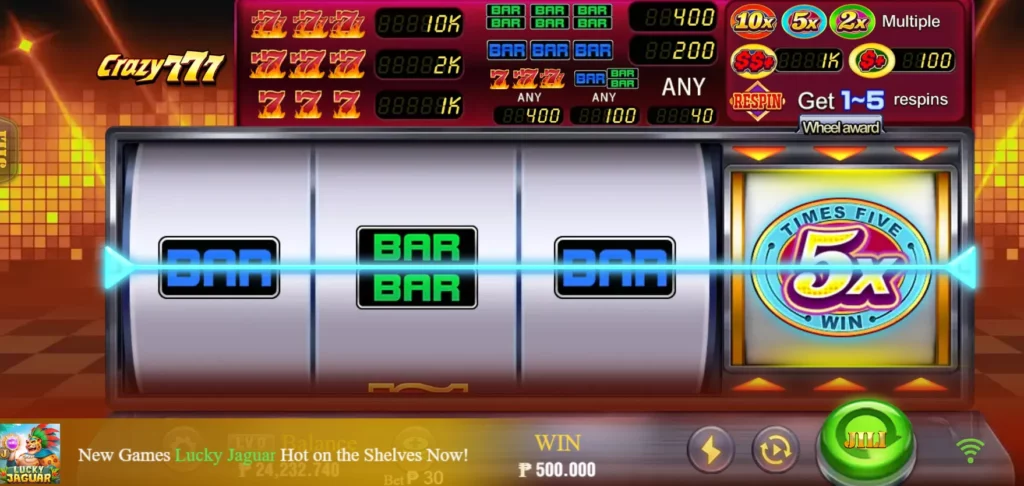This screenshot has height=486, width=1024.
Task: Turn on the auto-spin circular arrows button
Action: 775,450
